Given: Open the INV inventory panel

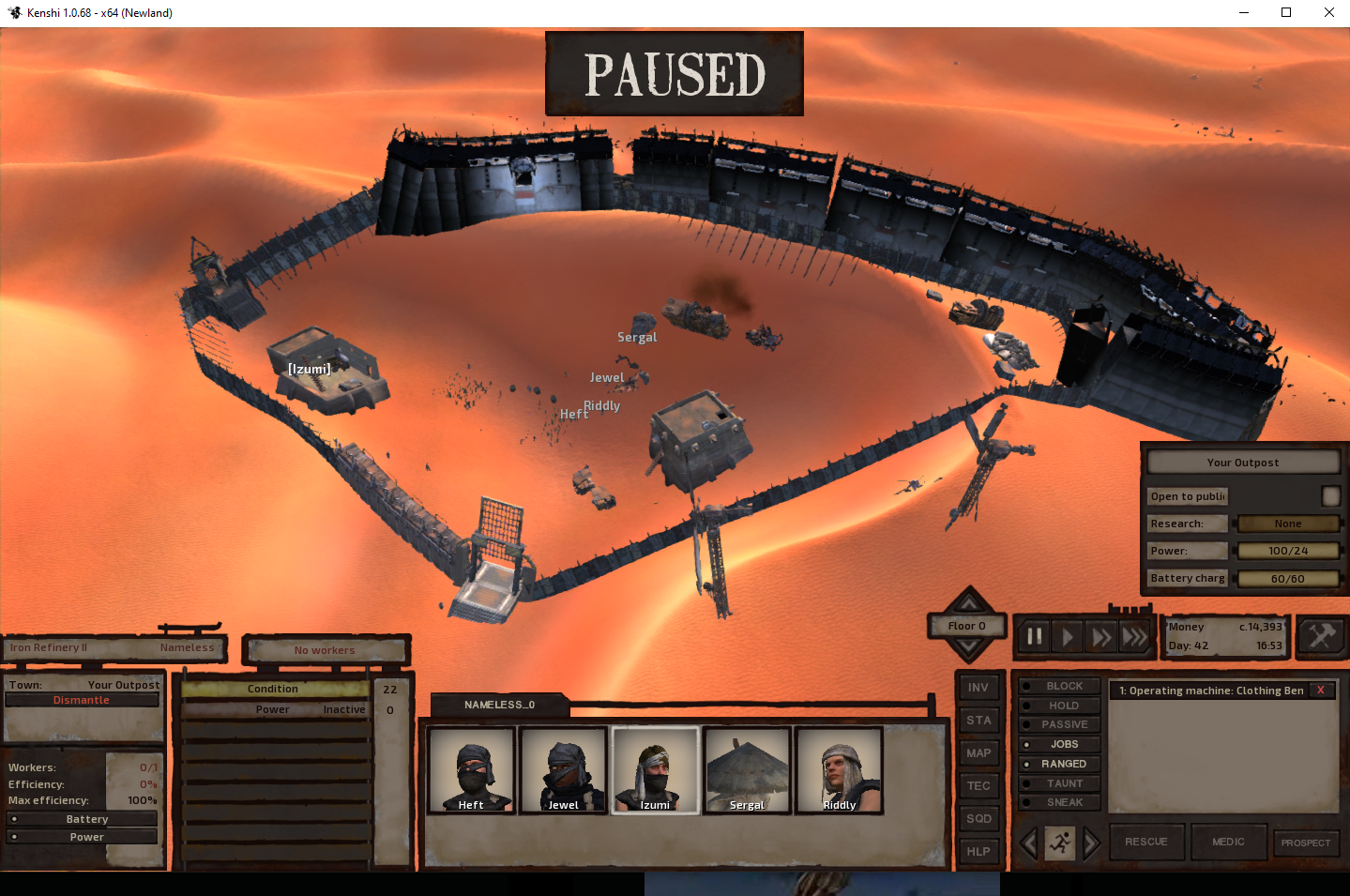Looking at the screenshot, I should (978, 688).
